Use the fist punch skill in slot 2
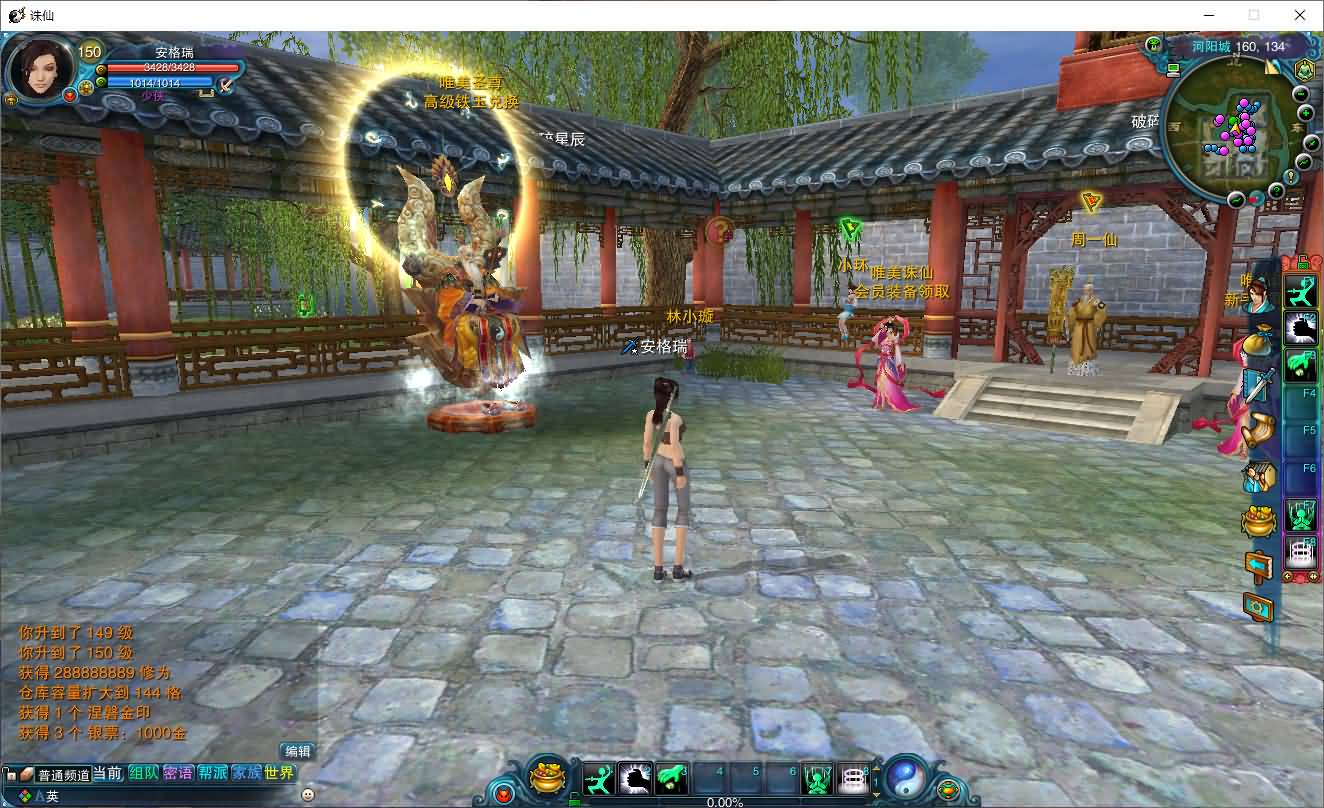 635,778
